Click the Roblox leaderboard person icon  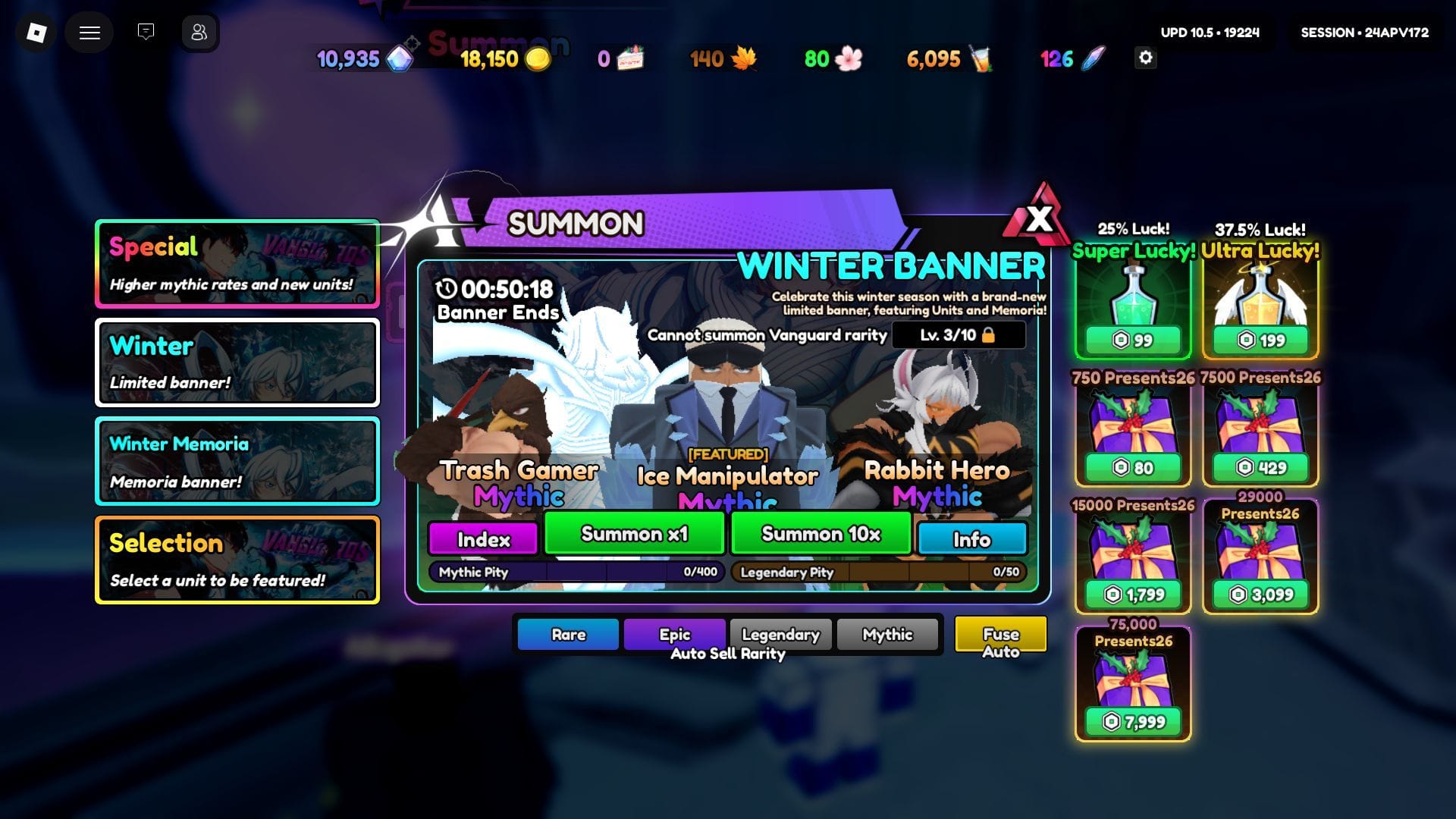coord(199,33)
